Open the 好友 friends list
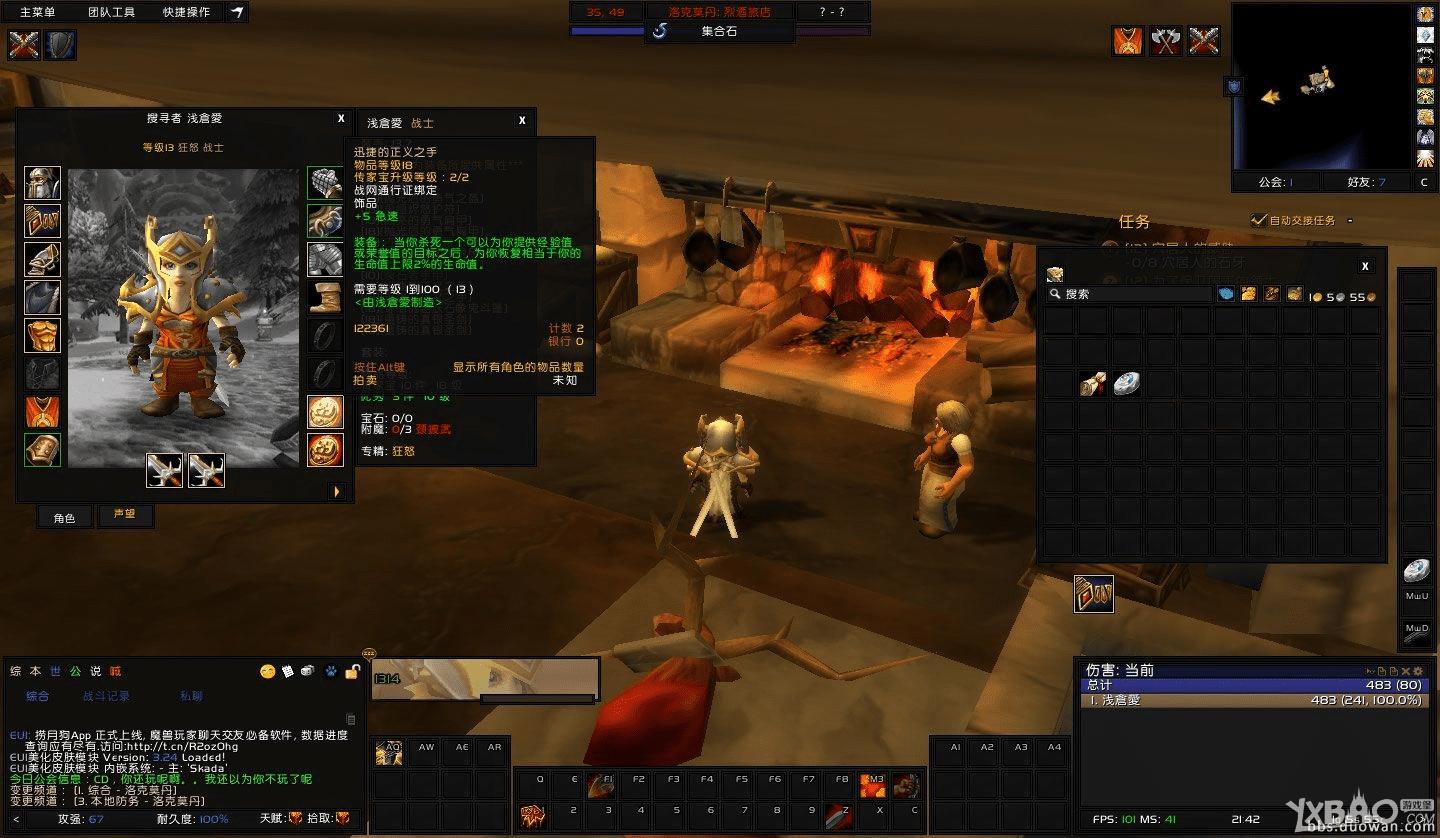The image size is (1440, 838). tap(1366, 182)
